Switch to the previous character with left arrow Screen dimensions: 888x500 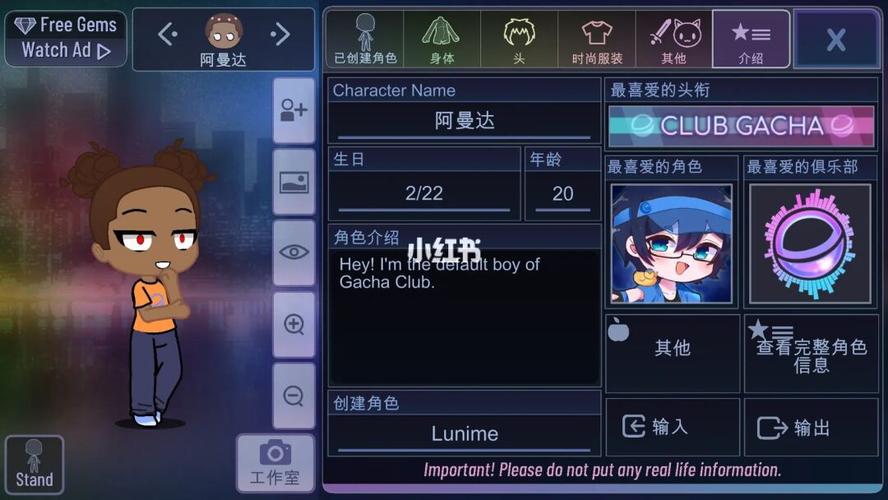[x=167, y=35]
